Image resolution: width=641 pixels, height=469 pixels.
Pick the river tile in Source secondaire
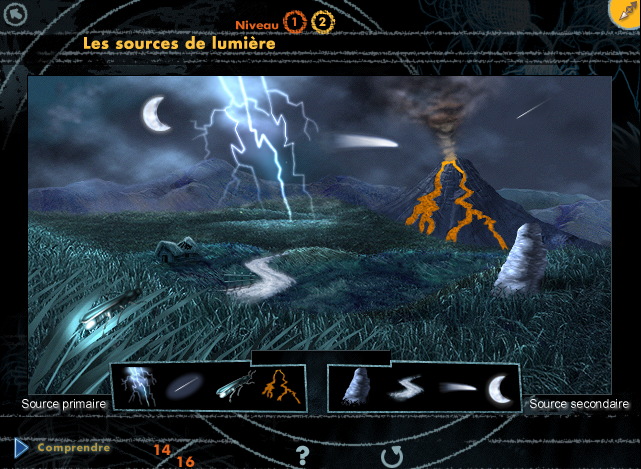405,386
